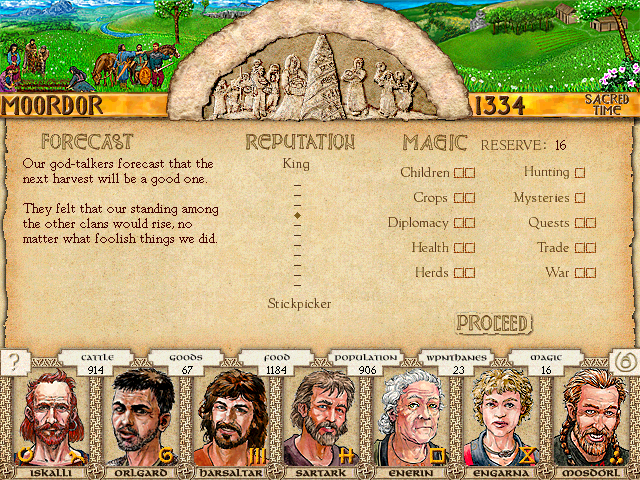This screenshot has width=640, height=480.
Task: Tick the Mysteries magic box
Action: [x=580, y=198]
